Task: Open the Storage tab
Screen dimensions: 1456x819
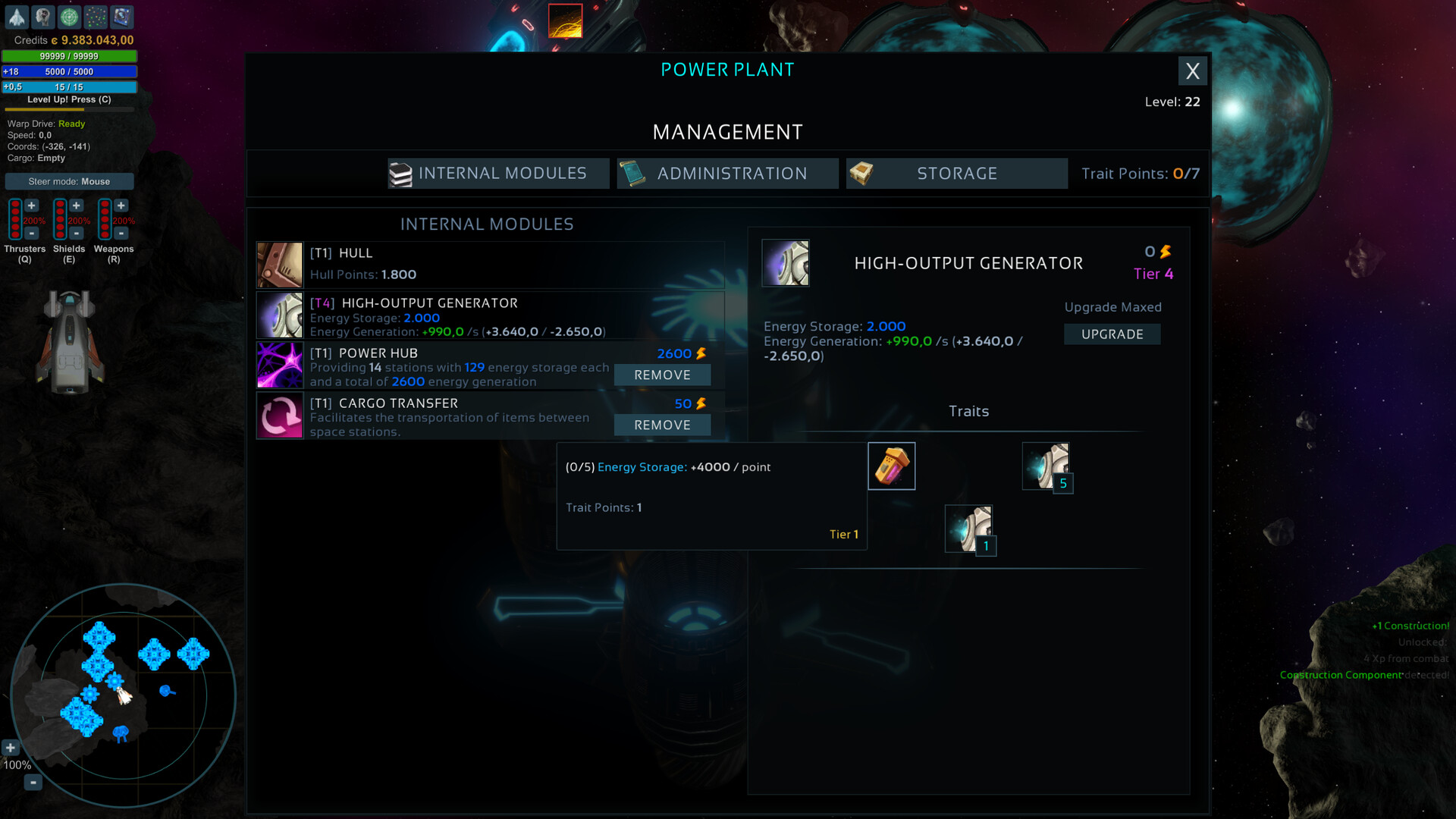Action: tap(956, 173)
